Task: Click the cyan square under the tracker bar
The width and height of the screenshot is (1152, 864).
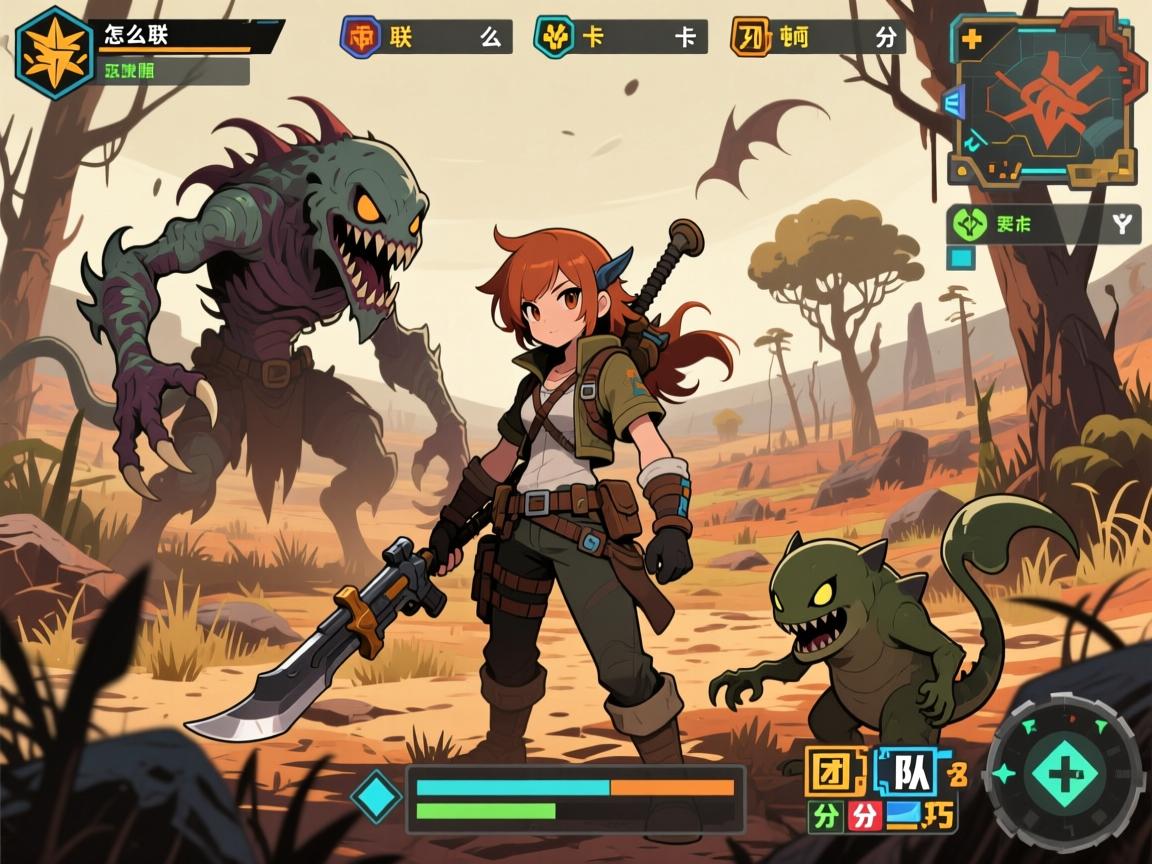Action: [x=960, y=258]
